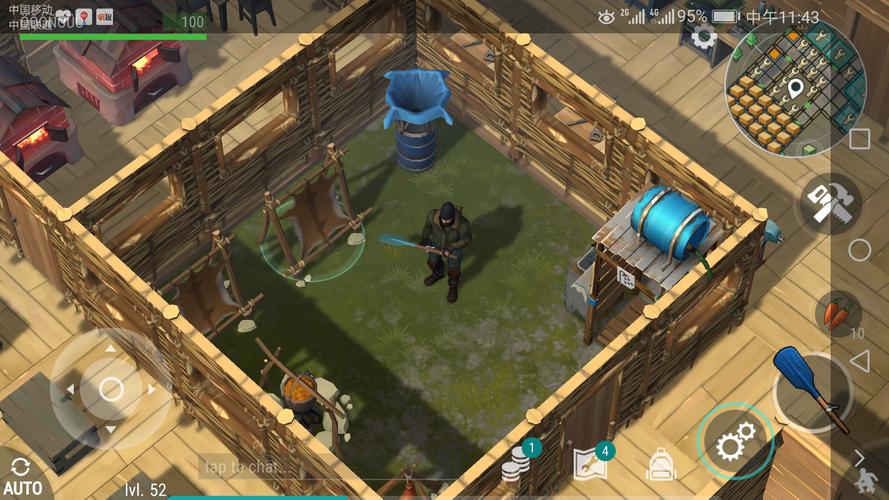Open the backpack inventory
The image size is (889, 500).
[x=660, y=464]
